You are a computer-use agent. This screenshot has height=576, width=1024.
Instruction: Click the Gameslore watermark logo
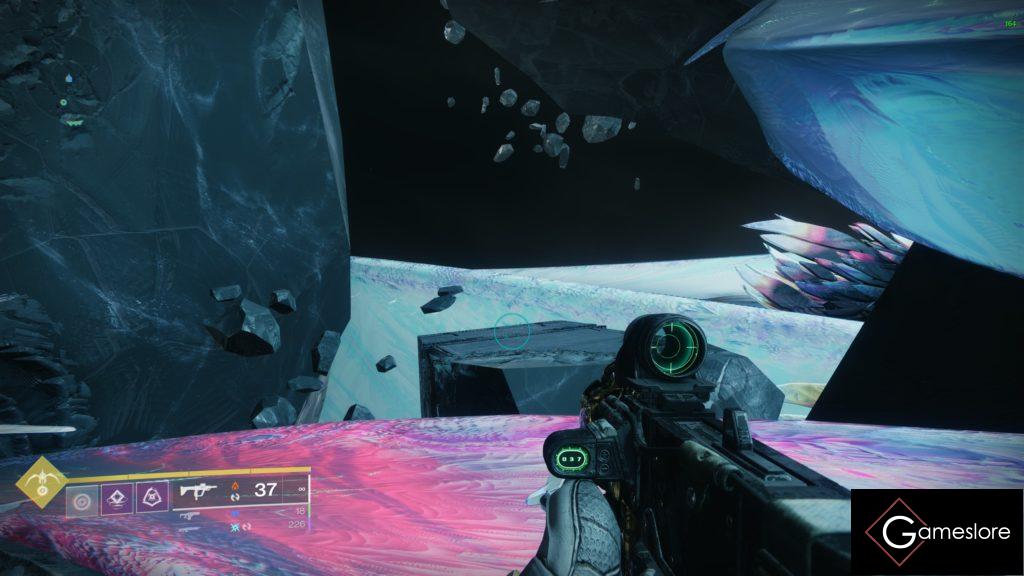click(937, 532)
